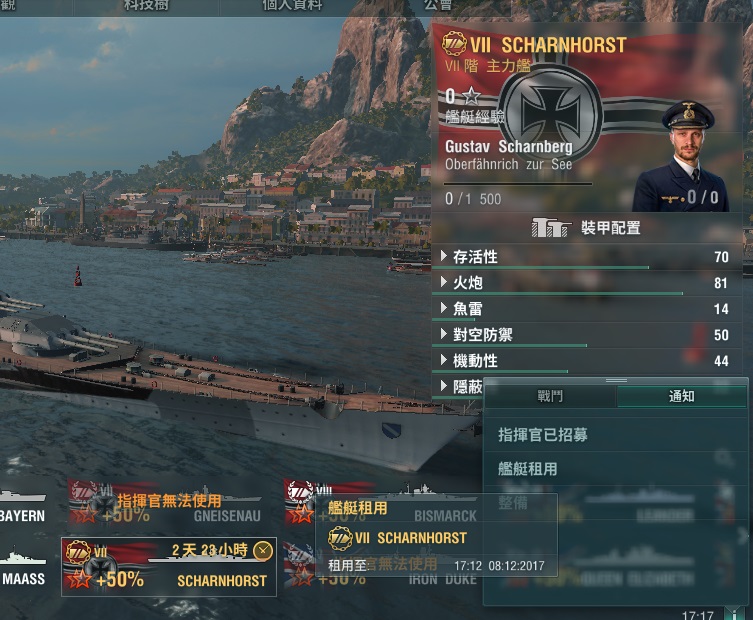Open the 艦艇租用 ship rental notification
This screenshot has width=753, height=620.
[528, 469]
